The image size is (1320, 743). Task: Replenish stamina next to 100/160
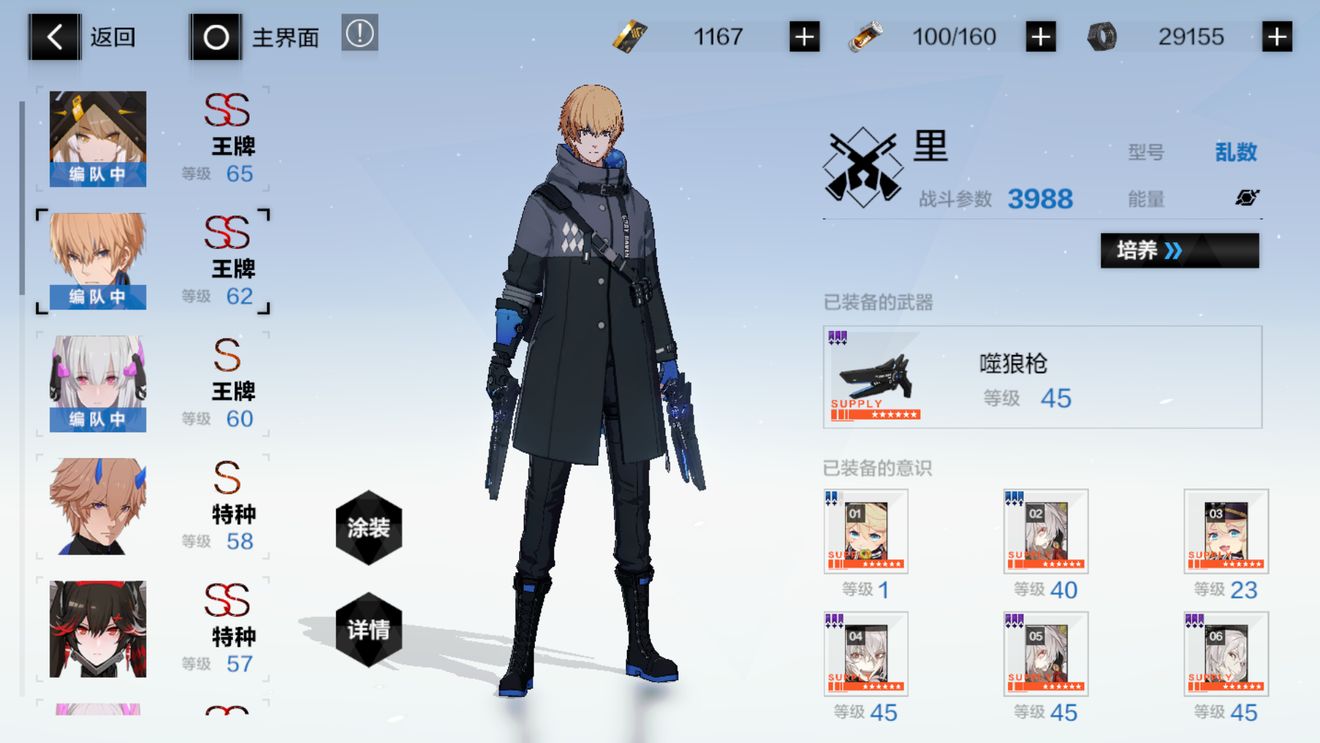(1041, 37)
